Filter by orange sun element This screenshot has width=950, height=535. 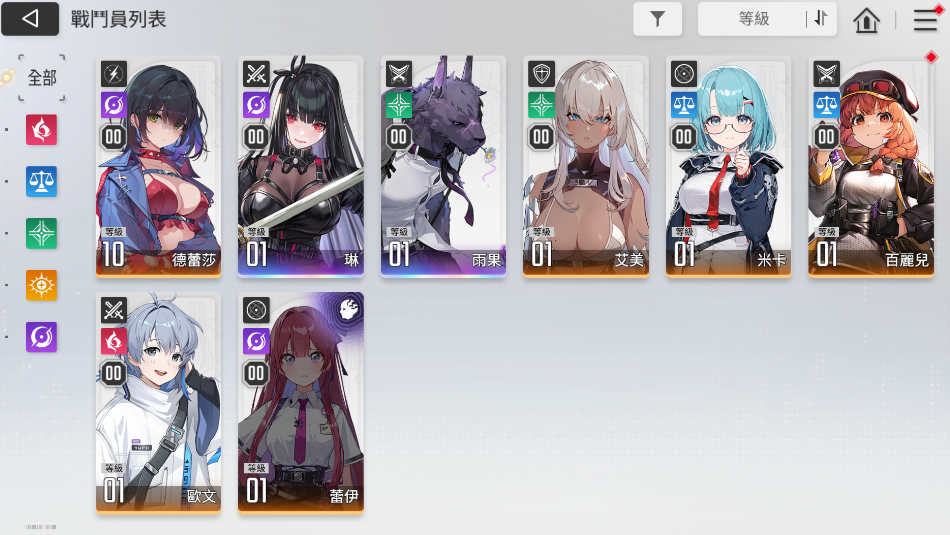42,286
